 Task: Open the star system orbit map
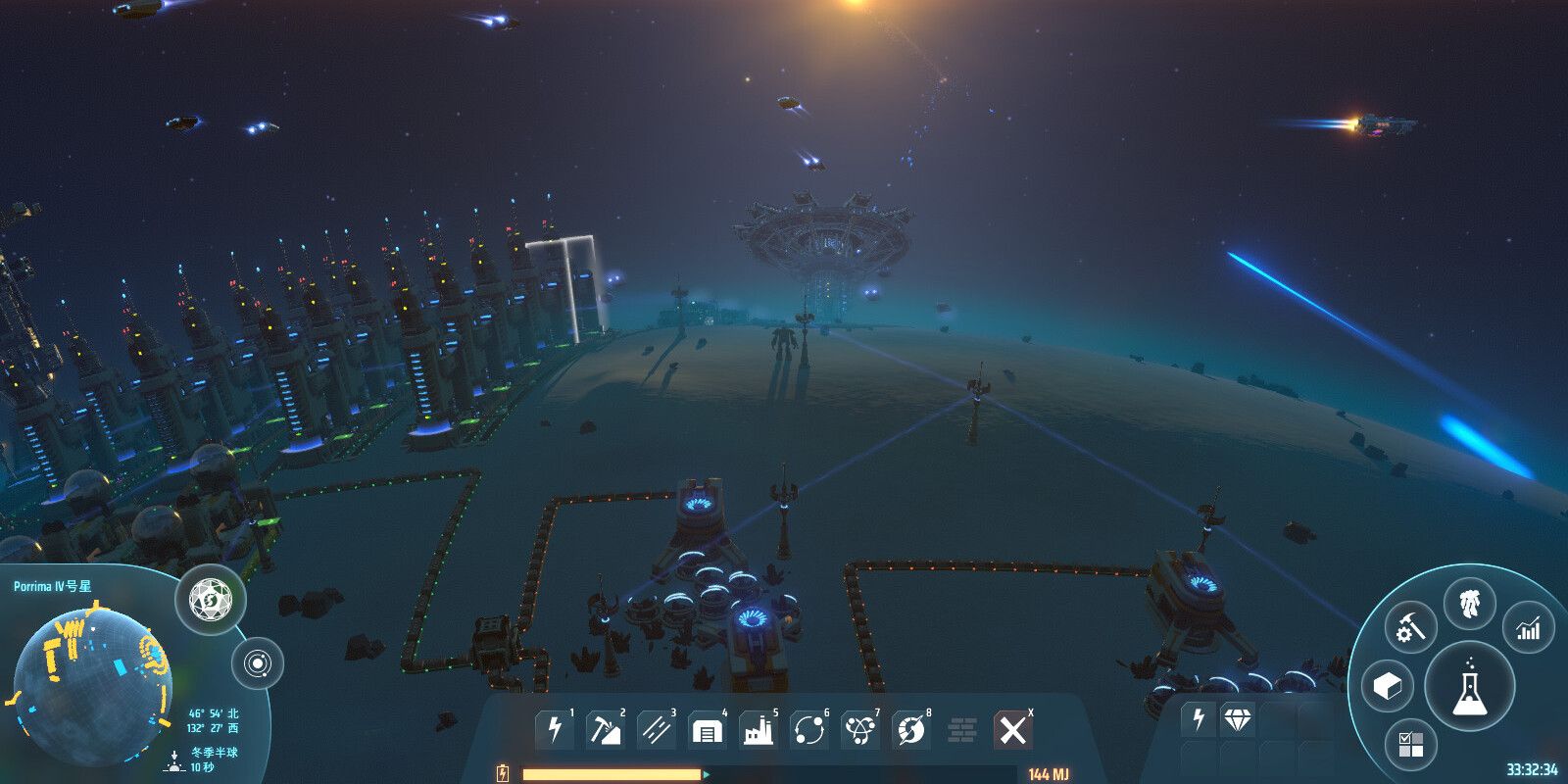tap(258, 664)
